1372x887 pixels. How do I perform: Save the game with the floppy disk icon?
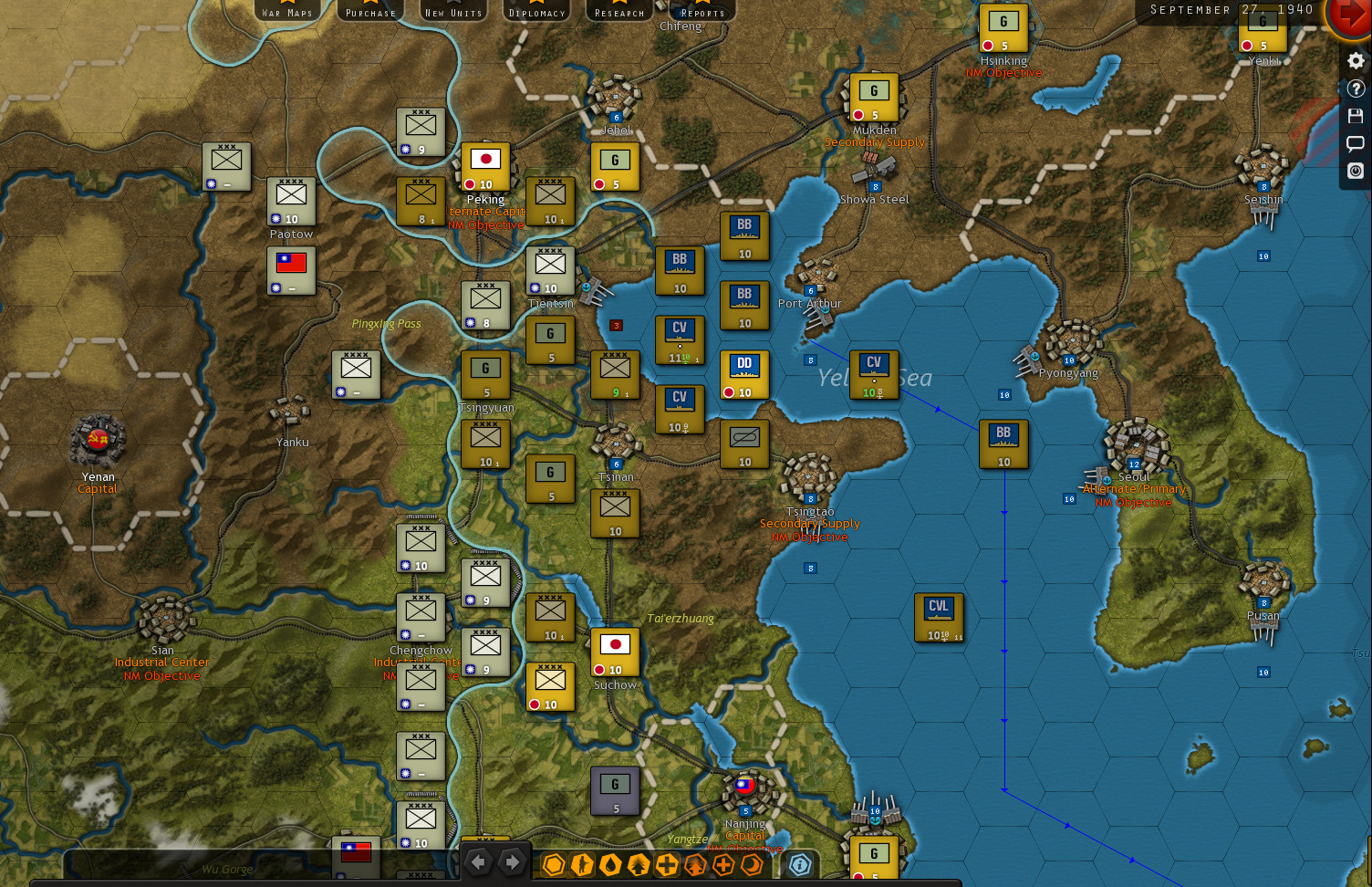pyautogui.click(x=1356, y=115)
